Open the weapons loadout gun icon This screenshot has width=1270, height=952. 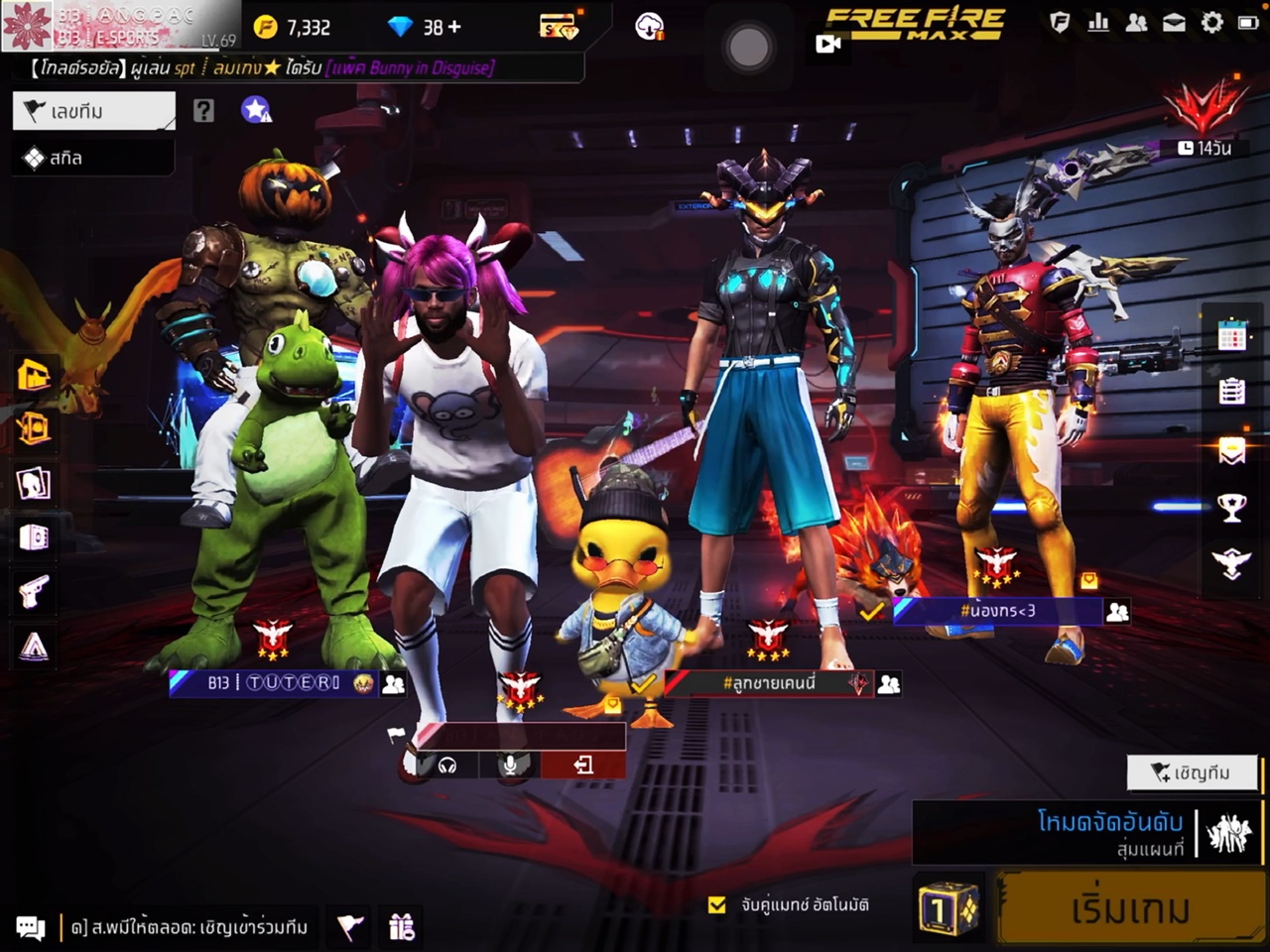[x=33, y=590]
